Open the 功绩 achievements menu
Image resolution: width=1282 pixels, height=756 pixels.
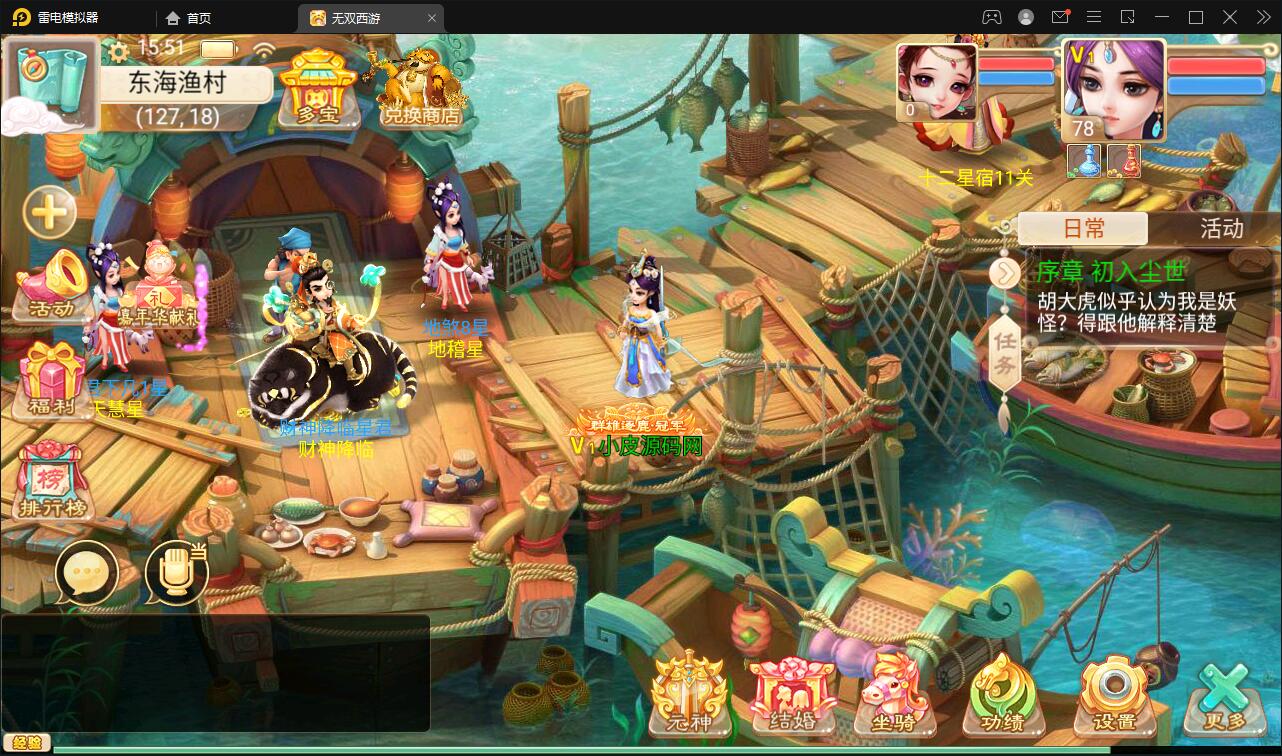(x=1003, y=696)
